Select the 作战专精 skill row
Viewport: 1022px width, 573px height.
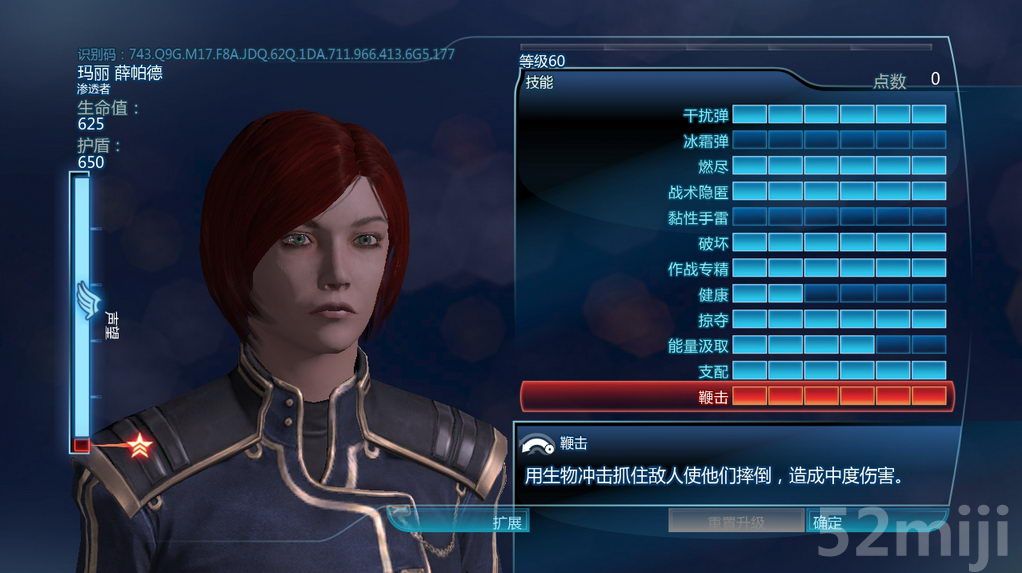click(x=735, y=268)
